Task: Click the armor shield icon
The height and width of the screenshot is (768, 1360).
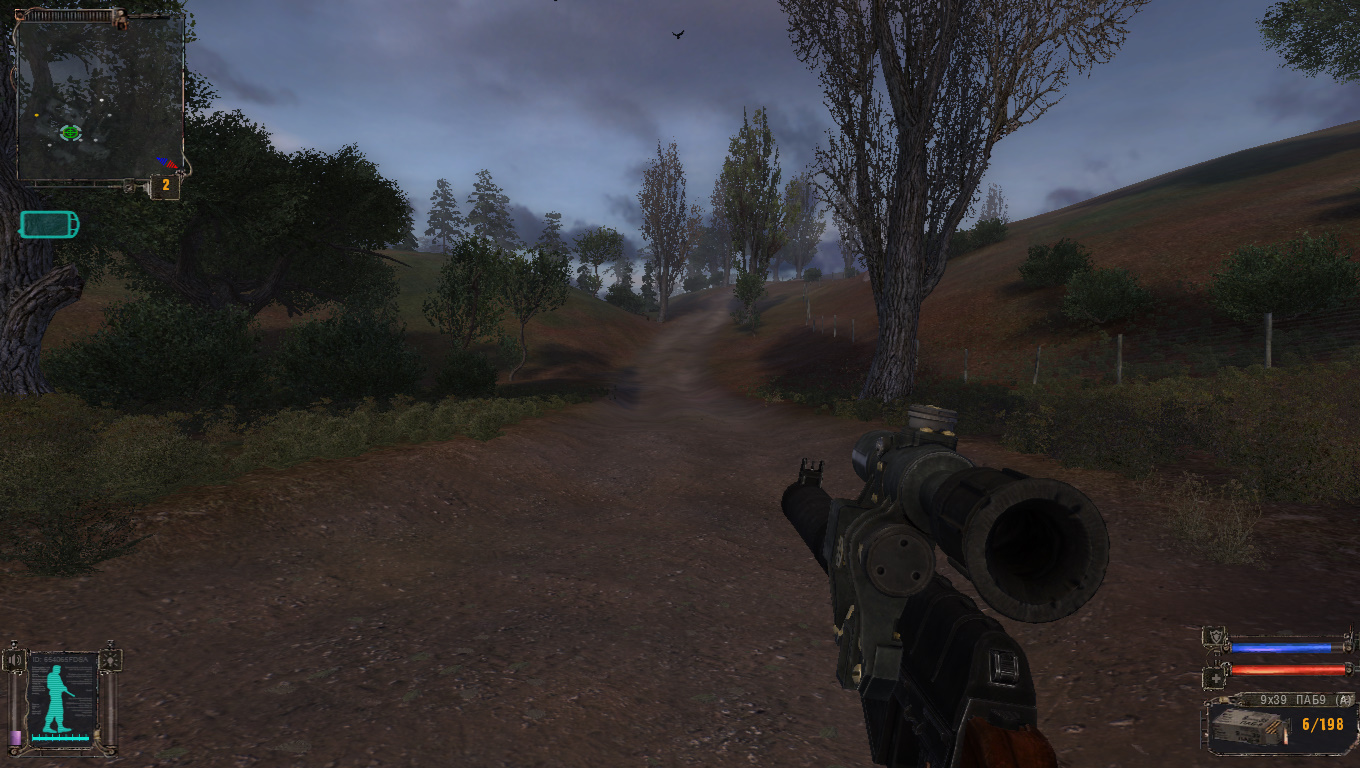Action: [1214, 637]
